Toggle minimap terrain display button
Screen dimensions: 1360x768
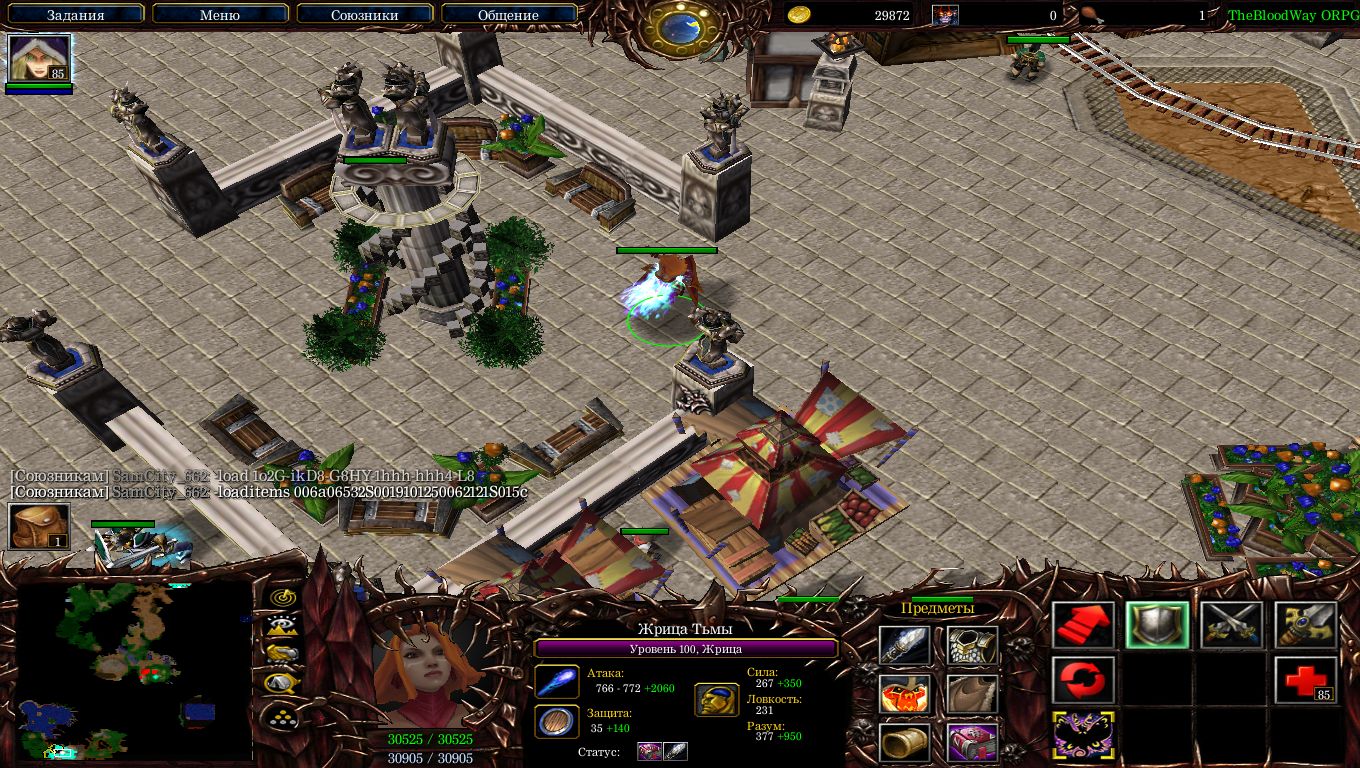pos(281,626)
